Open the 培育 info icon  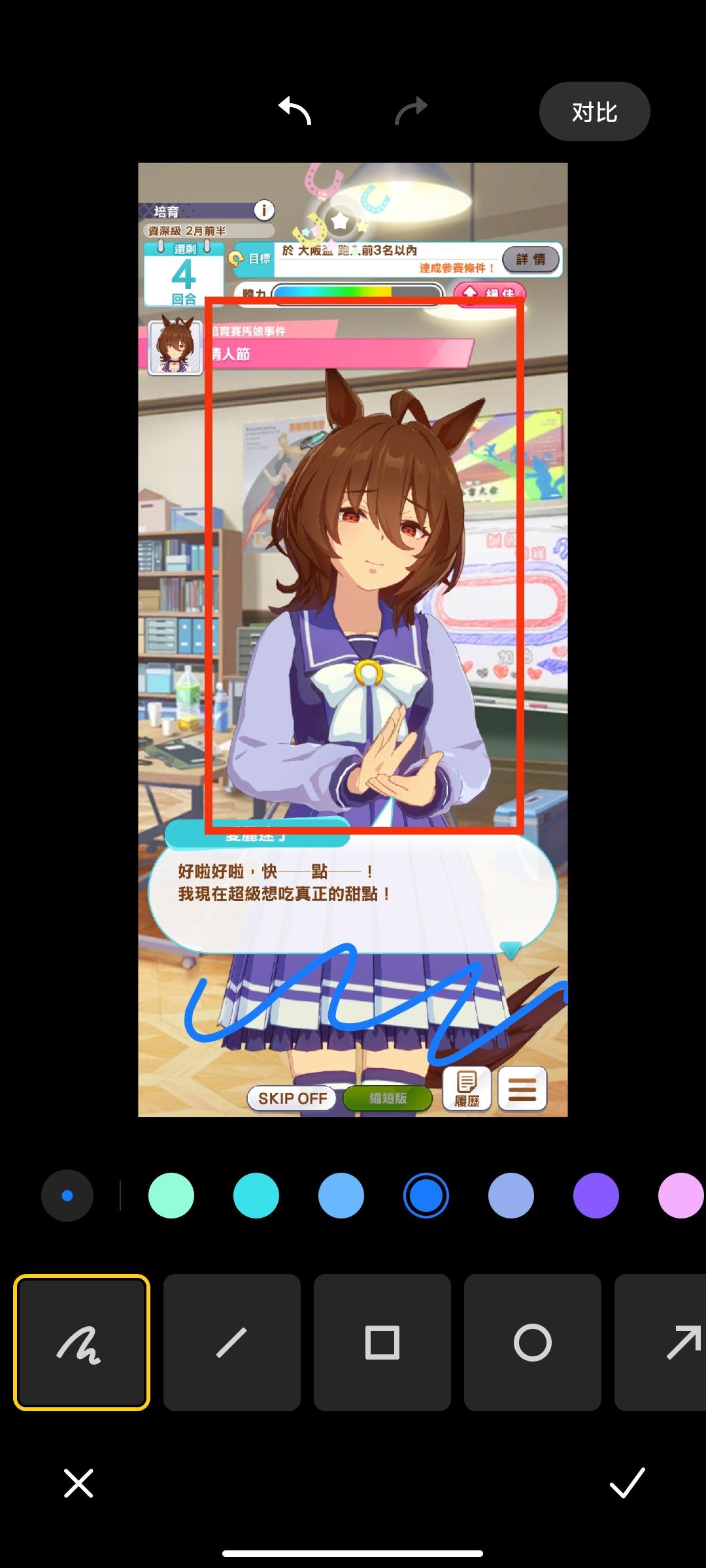tap(264, 210)
